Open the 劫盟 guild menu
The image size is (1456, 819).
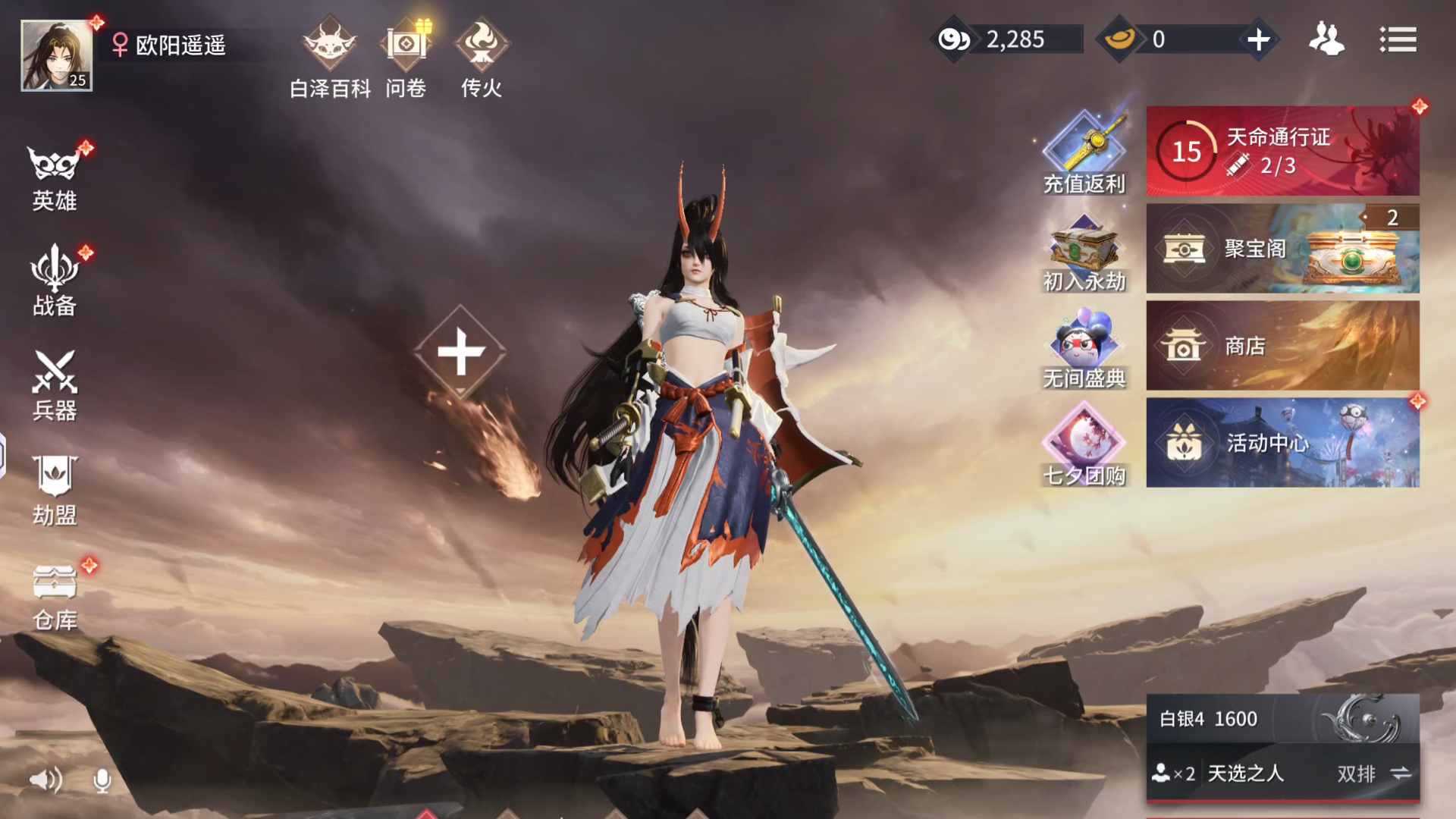pyautogui.click(x=55, y=491)
